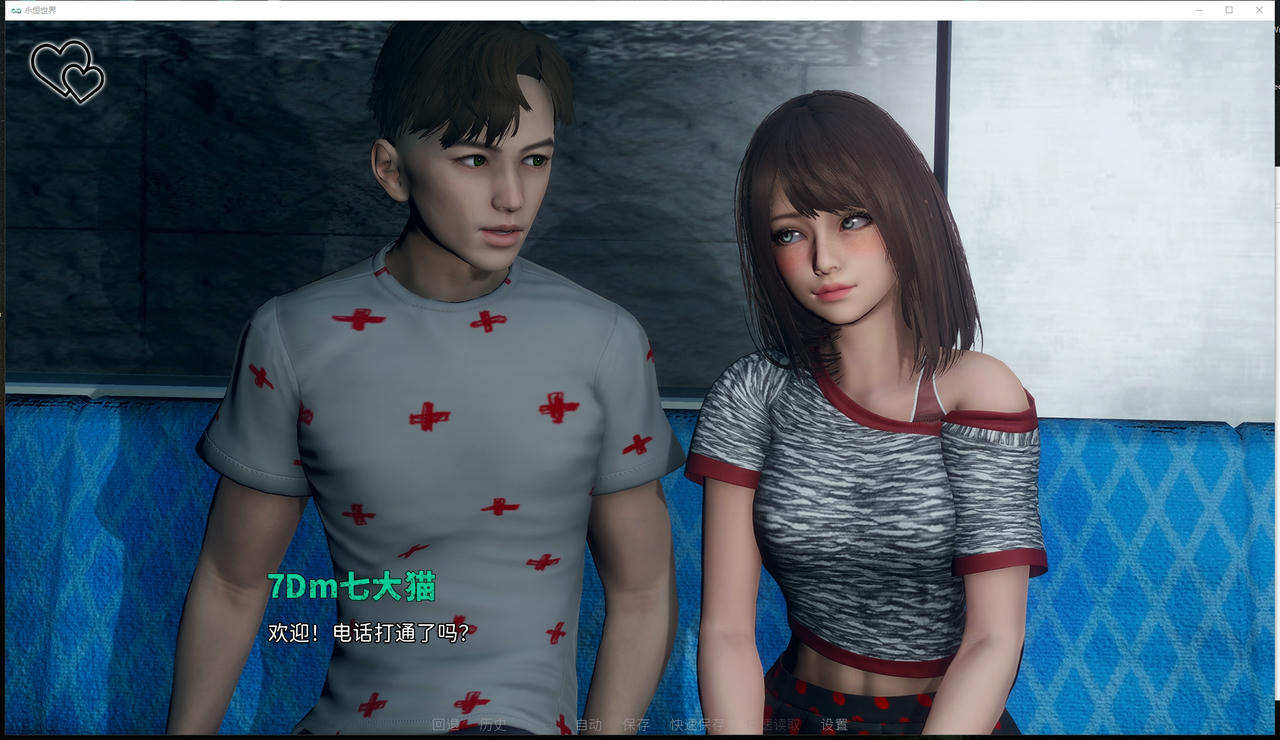Maximize the game window

tap(1229, 9)
